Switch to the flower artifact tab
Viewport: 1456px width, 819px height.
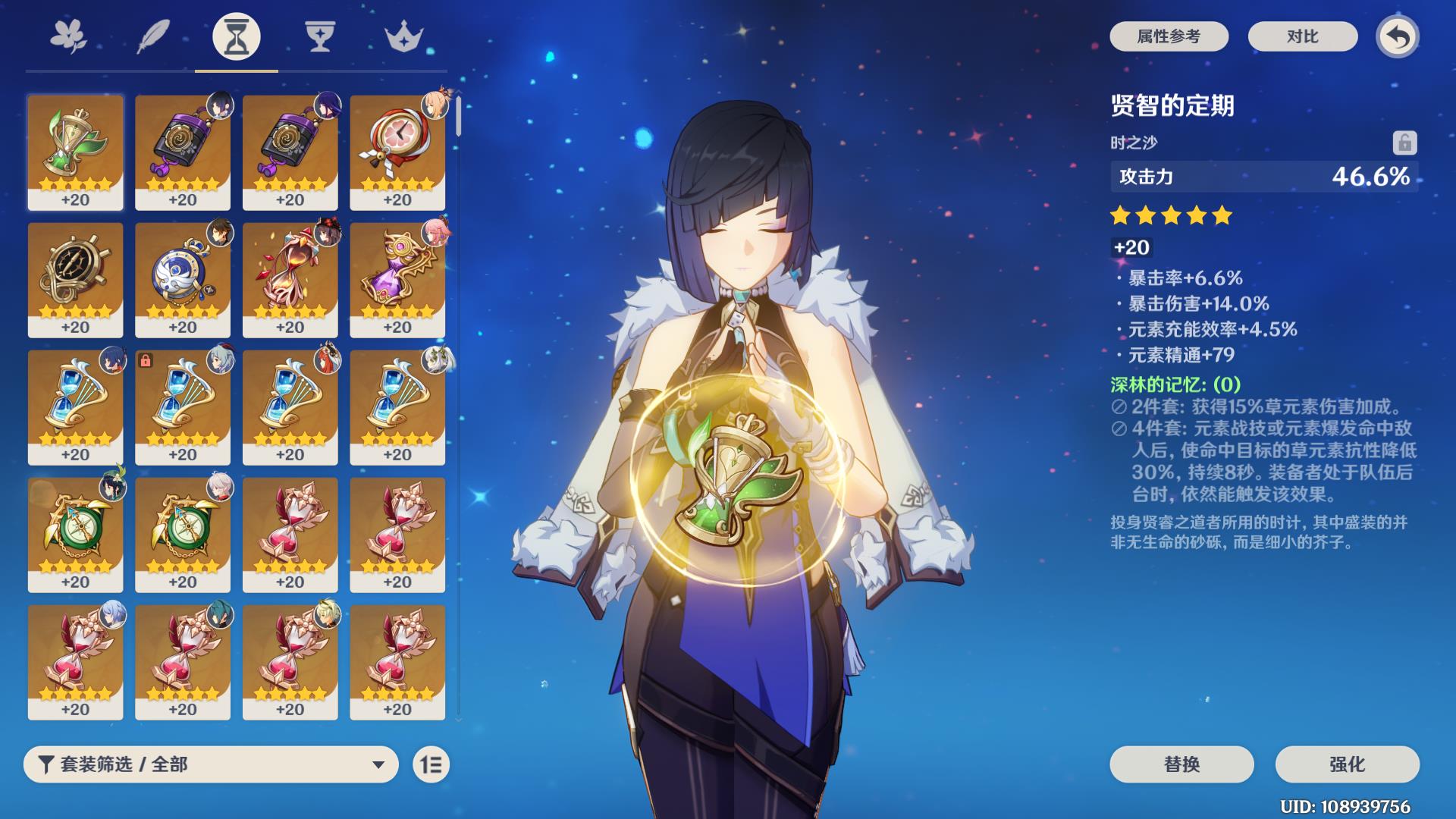tap(68, 36)
